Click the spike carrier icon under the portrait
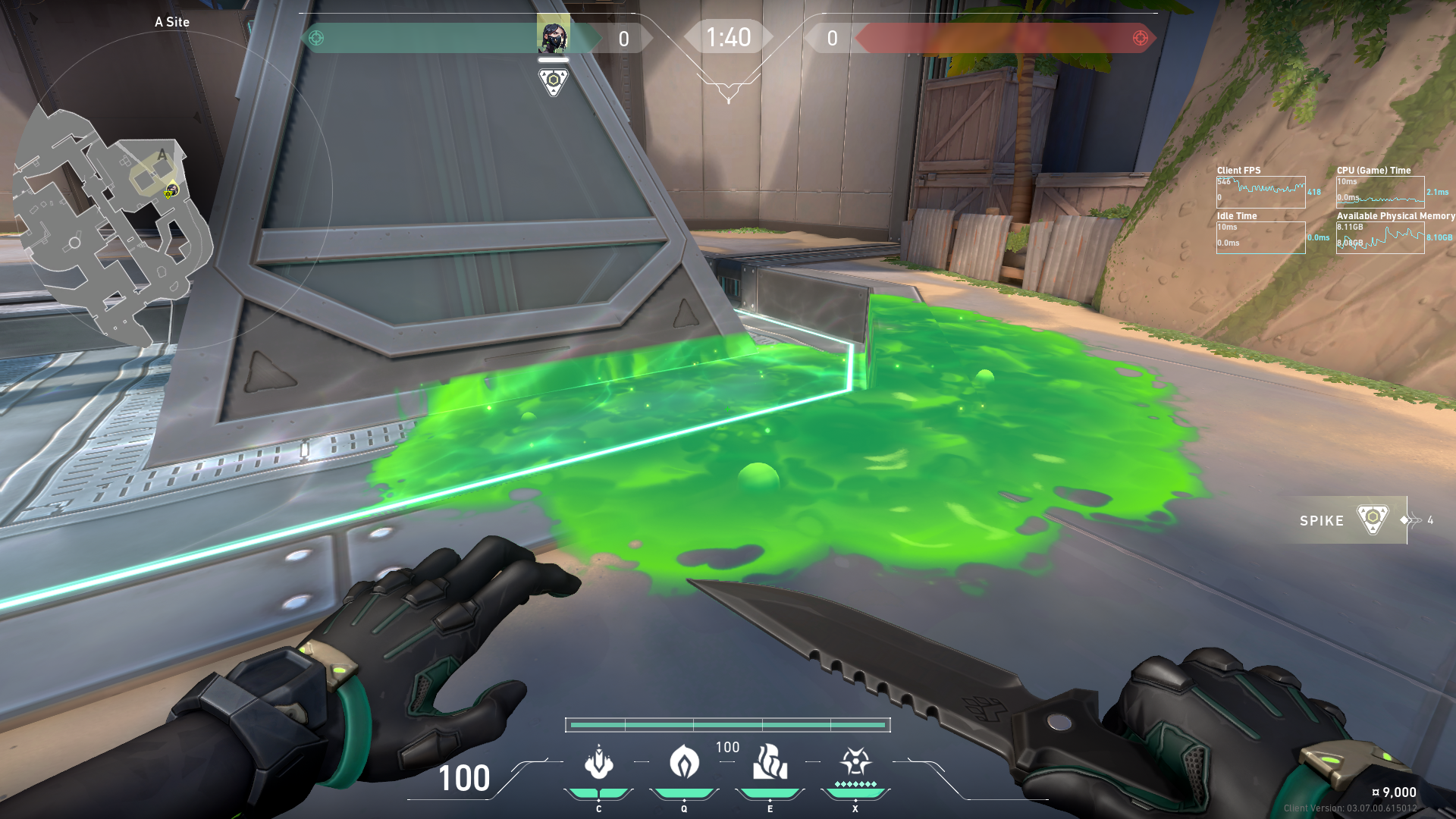The width and height of the screenshot is (1456, 819). pyautogui.click(x=554, y=81)
